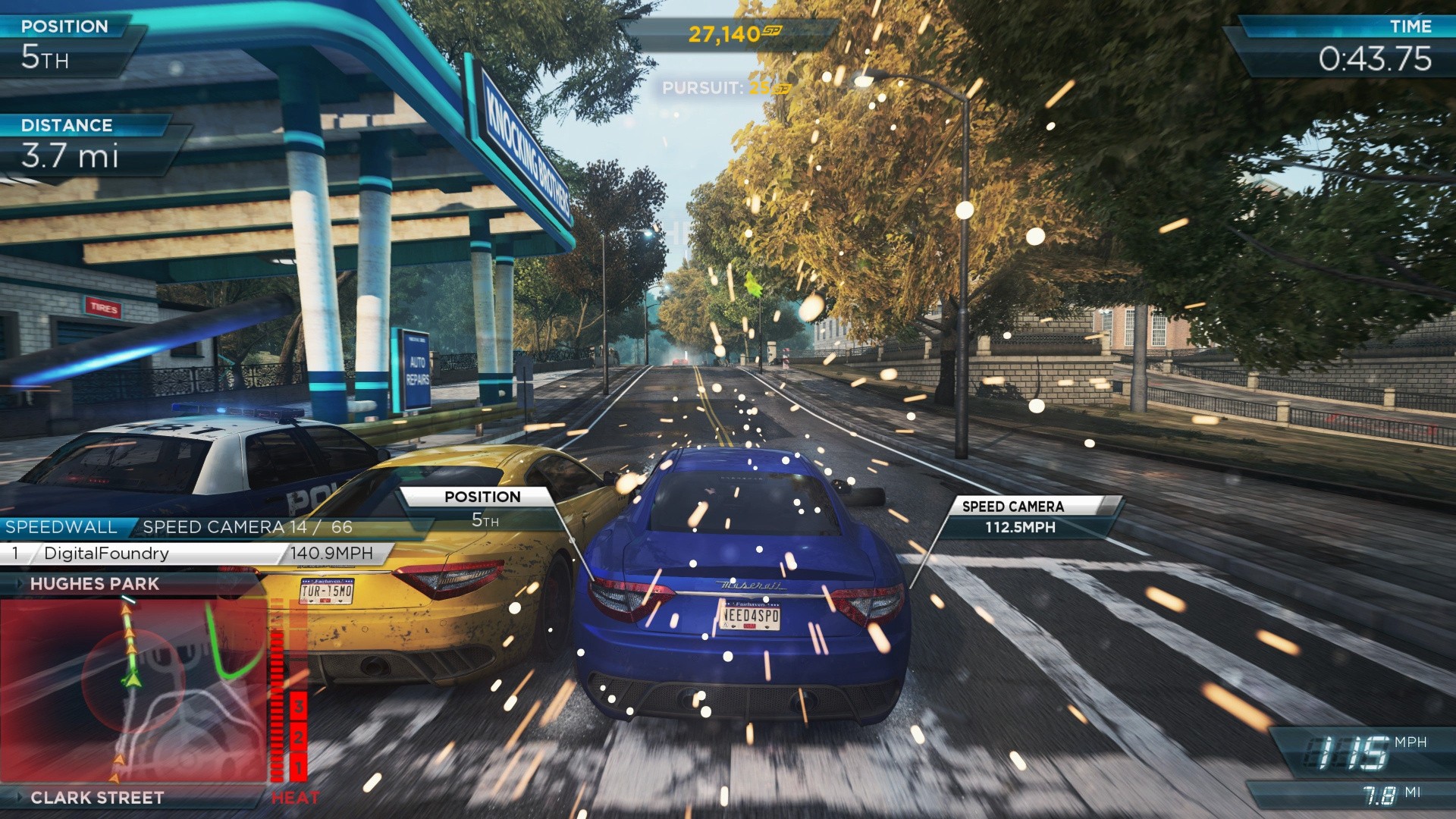Click the Clark Street label

tap(97, 798)
